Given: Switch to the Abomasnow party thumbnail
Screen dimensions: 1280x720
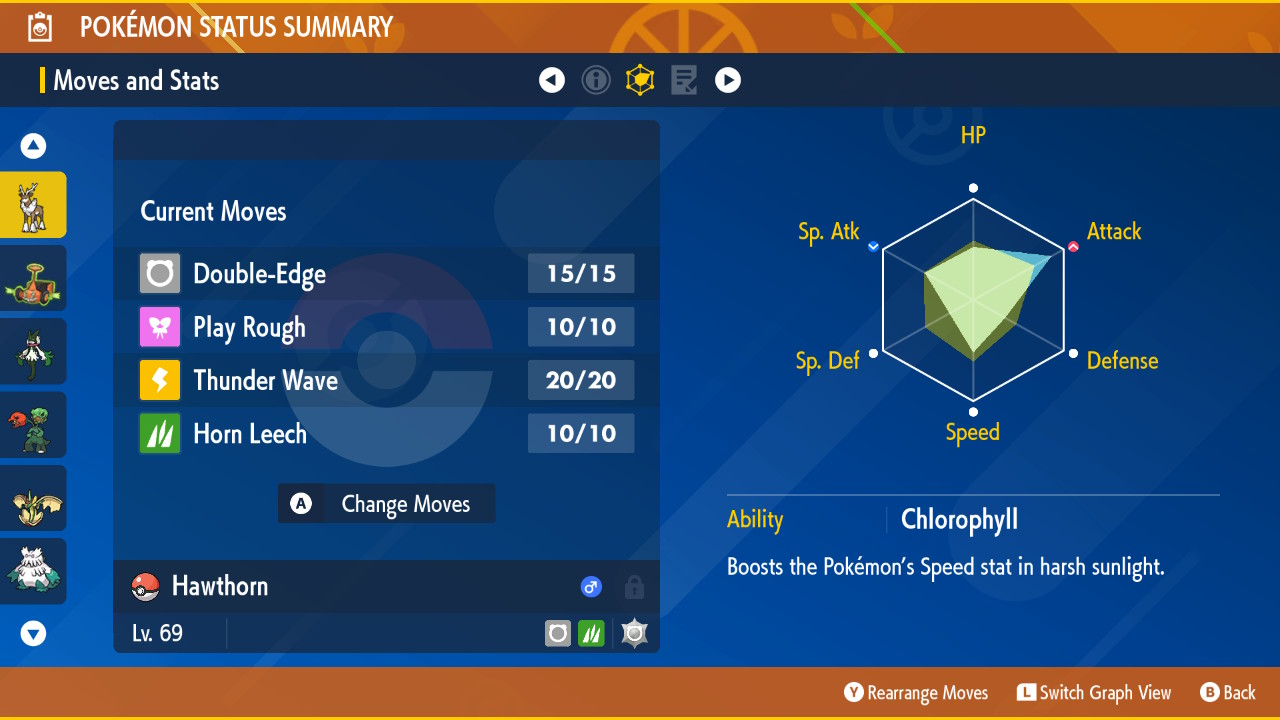Looking at the screenshot, I should 33,571.
